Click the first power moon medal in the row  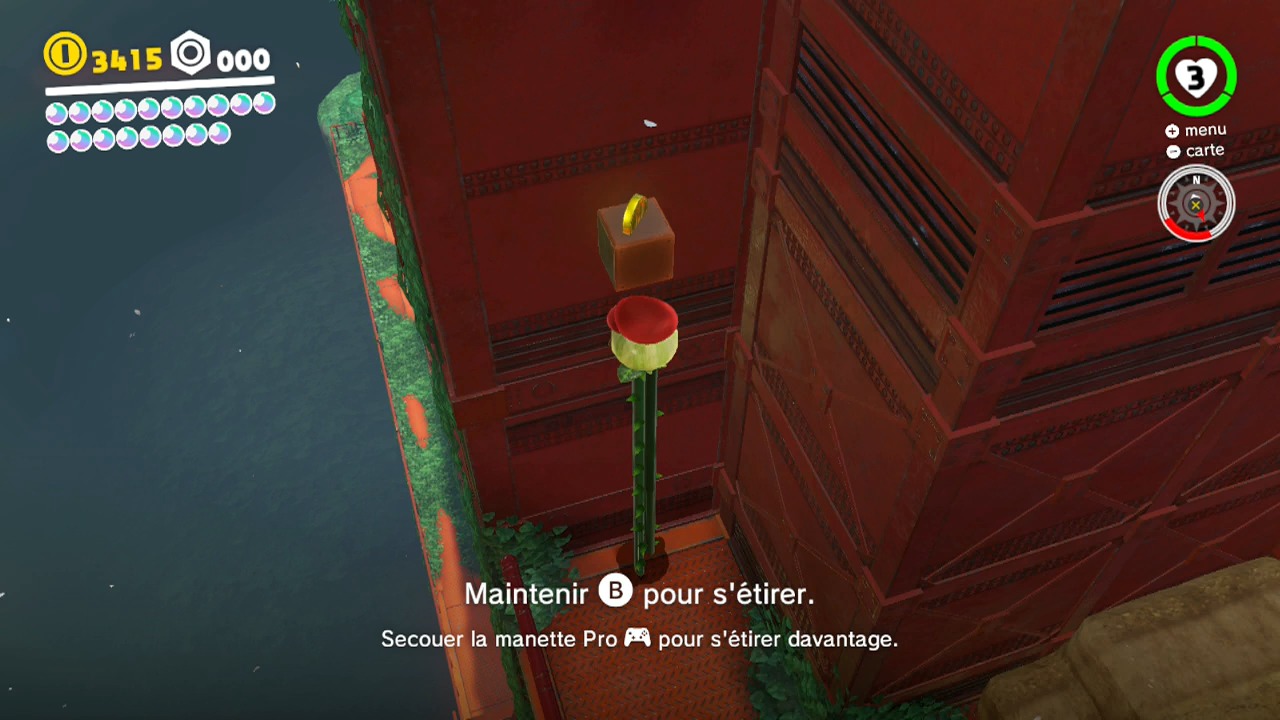(58, 113)
